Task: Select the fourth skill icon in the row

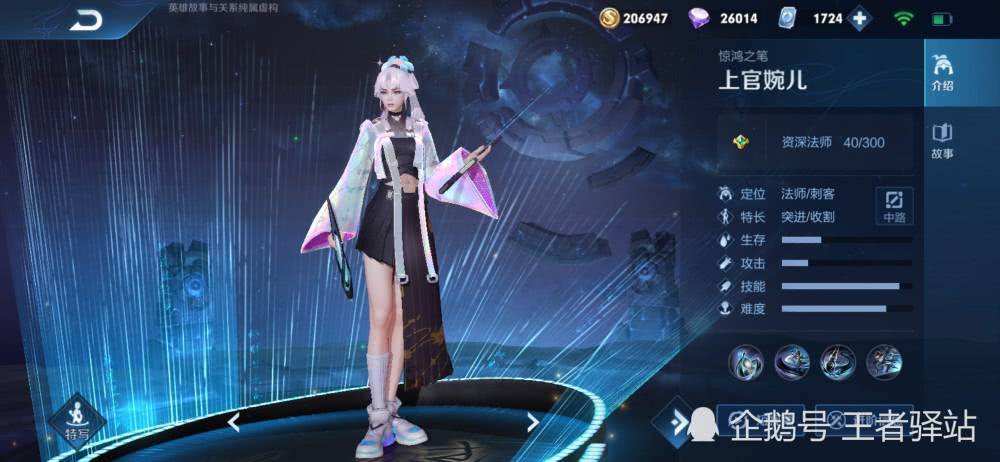Action: 883,360
